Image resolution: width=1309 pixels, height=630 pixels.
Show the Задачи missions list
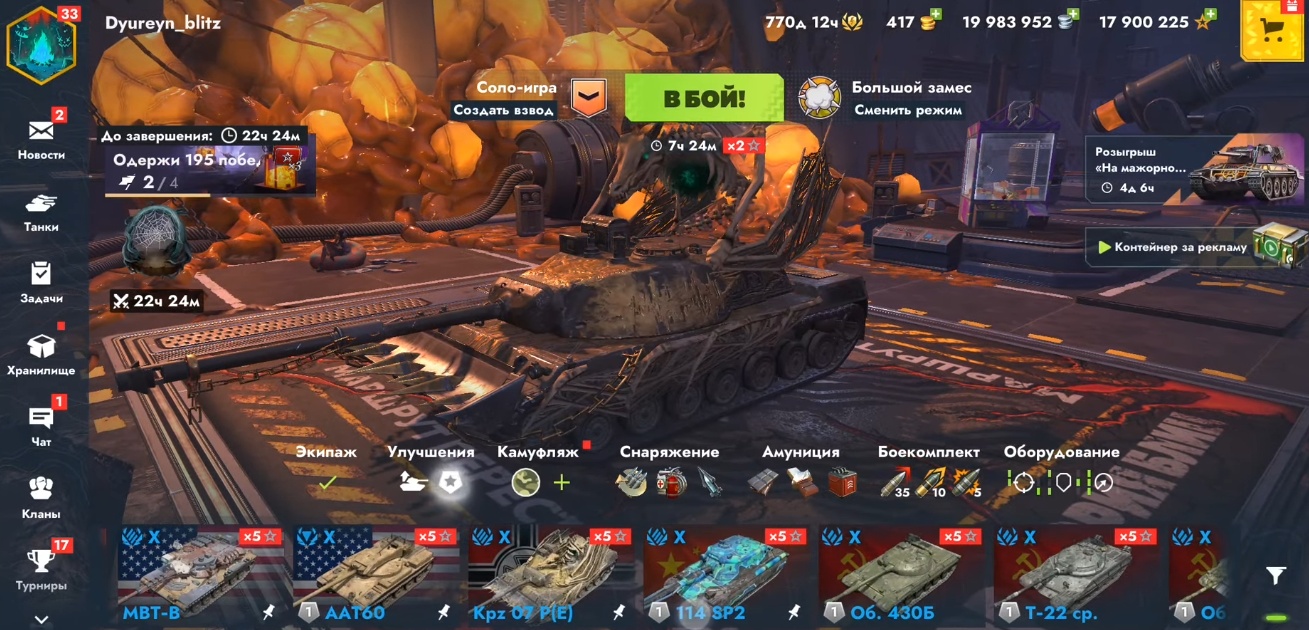point(41,280)
